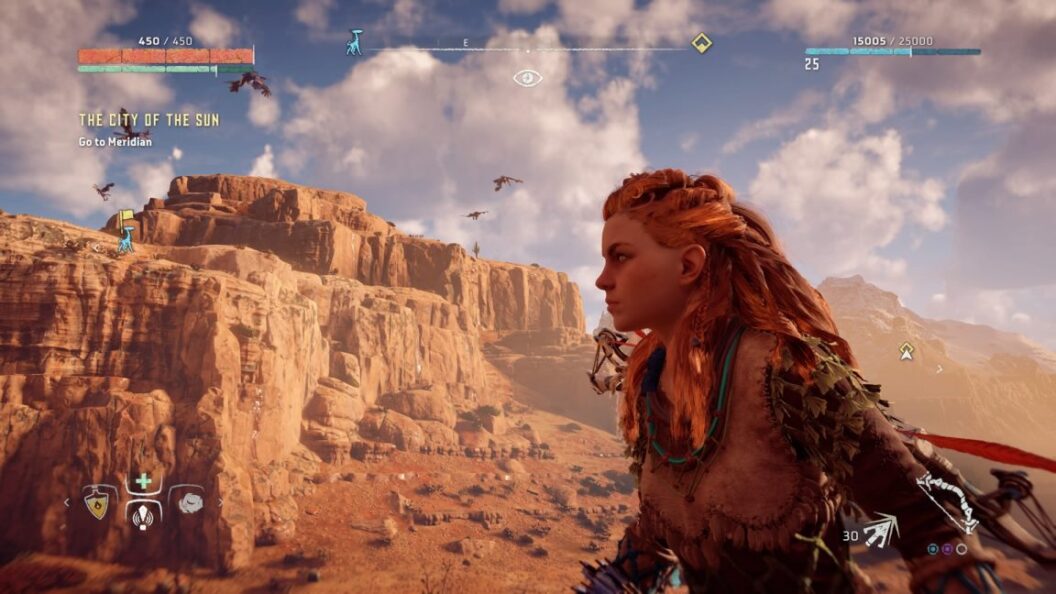Click the yellow quest diamond on the compass
This screenshot has width=1056, height=594.
click(x=702, y=43)
